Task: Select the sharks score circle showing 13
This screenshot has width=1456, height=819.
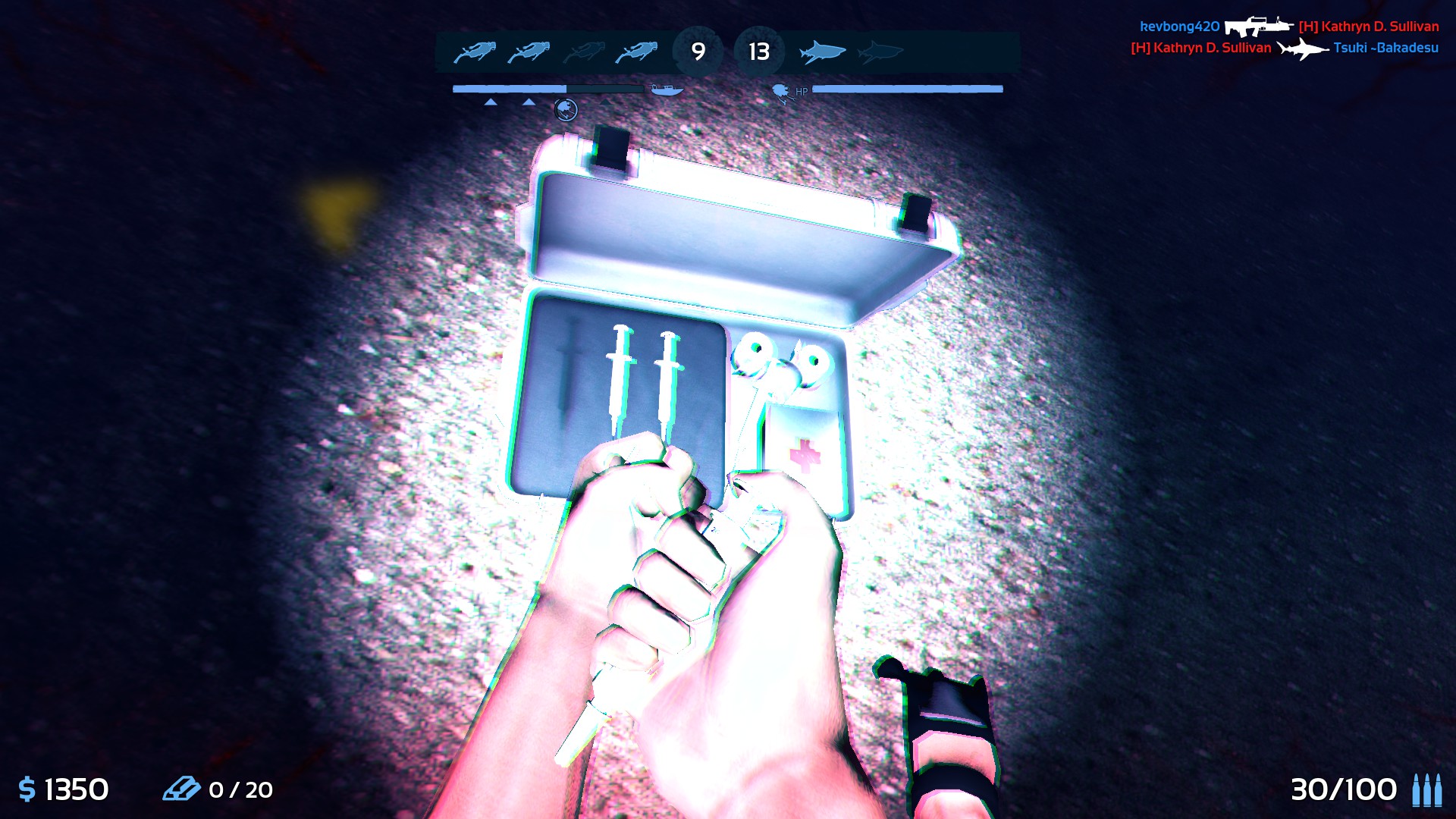Action: [759, 51]
